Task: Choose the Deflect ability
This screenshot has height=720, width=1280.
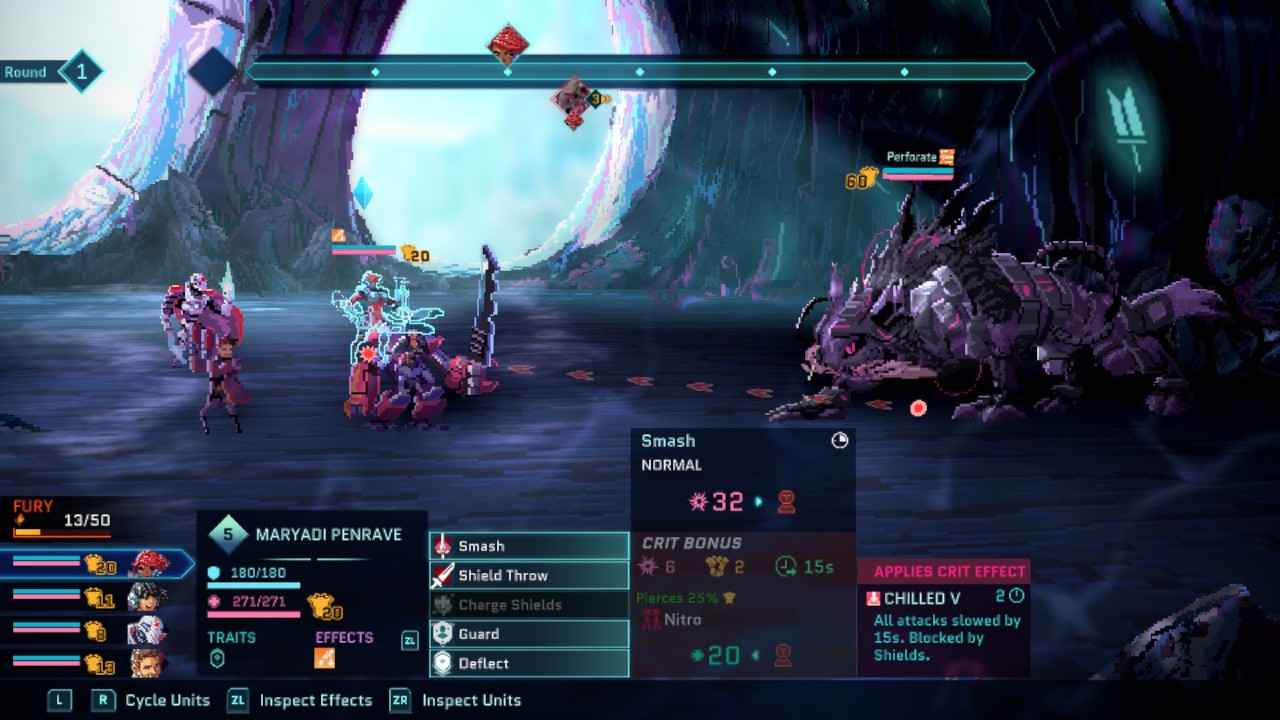Action: point(529,663)
